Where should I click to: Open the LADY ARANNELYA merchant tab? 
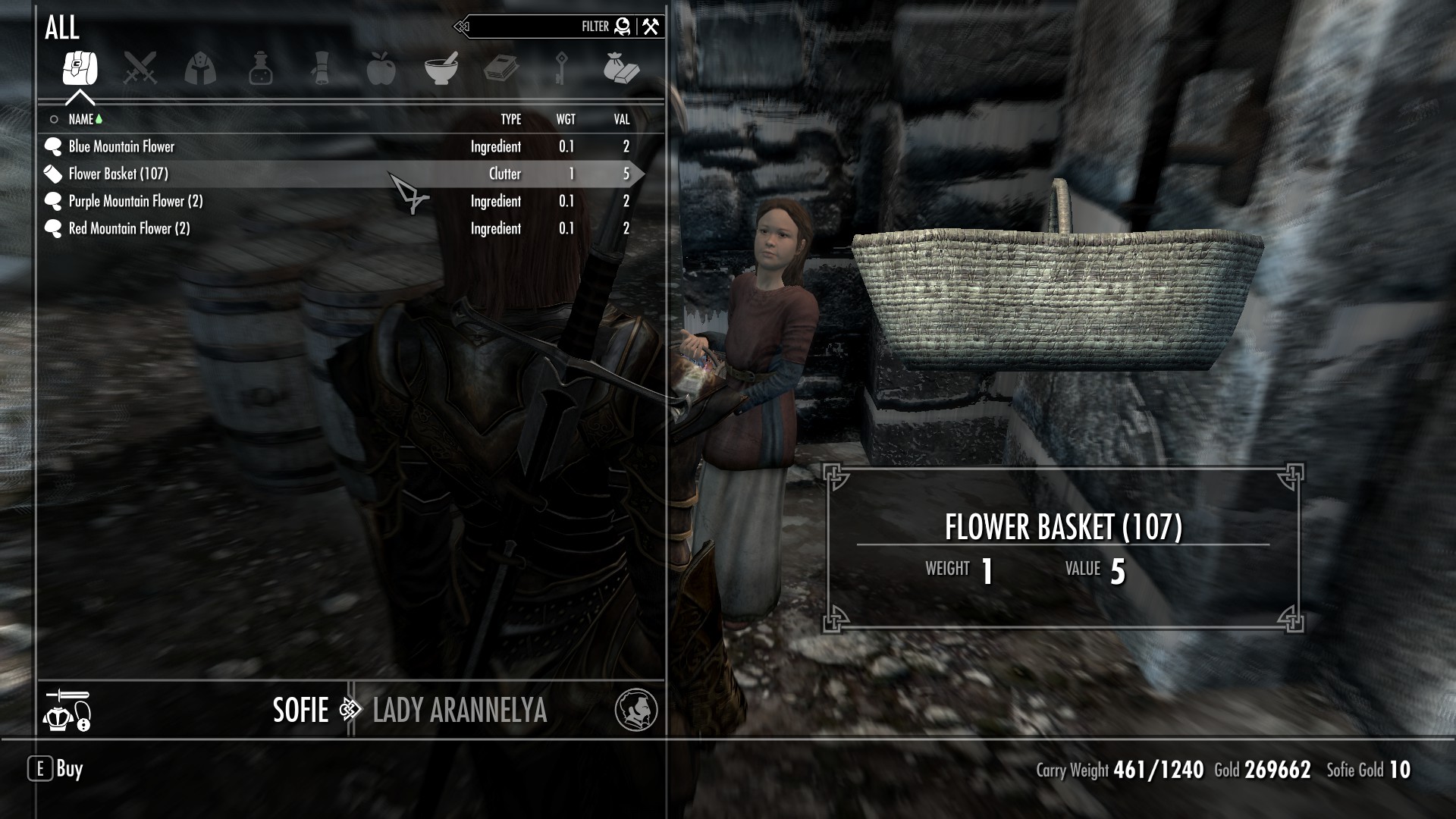coord(460,711)
